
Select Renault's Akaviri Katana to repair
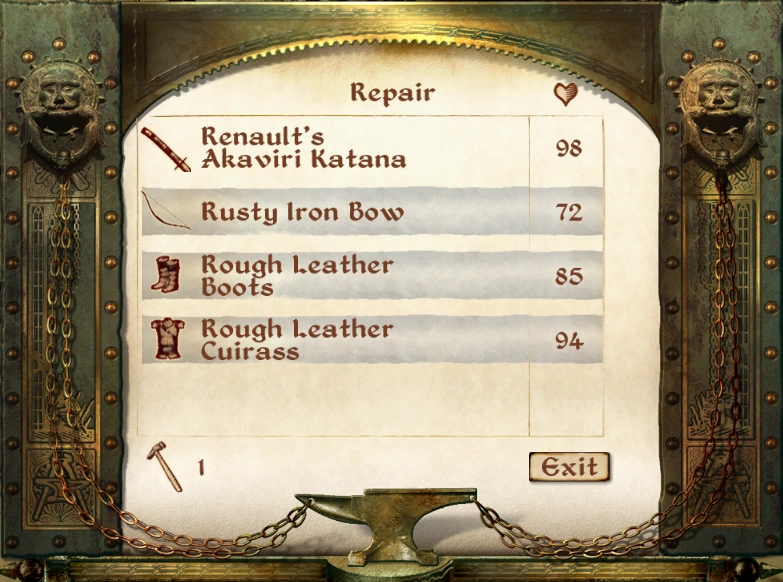pos(303,148)
